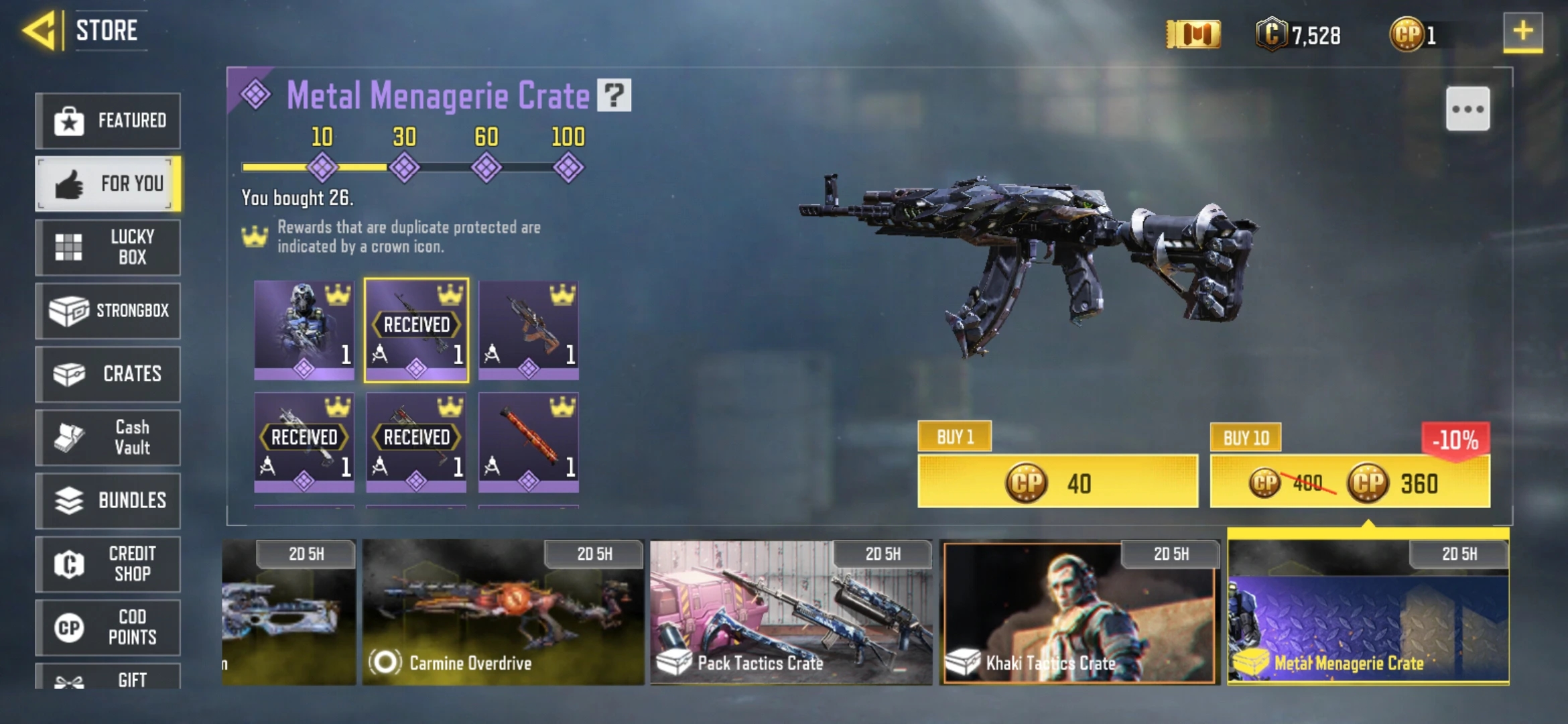Select the Strongbox category
Image resolution: width=1568 pixels, height=724 pixels.
[x=108, y=310]
